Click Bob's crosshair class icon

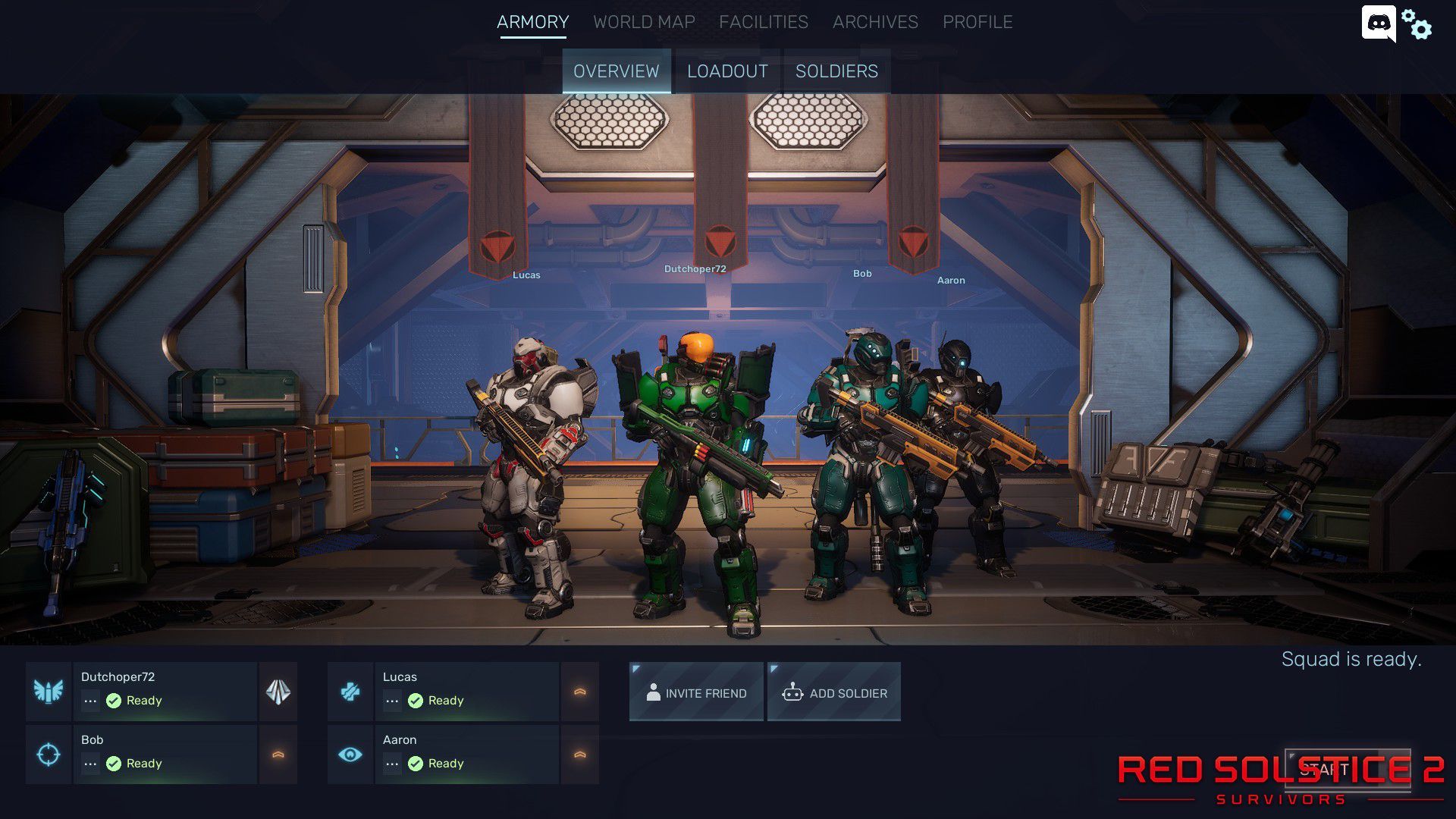pyautogui.click(x=49, y=755)
